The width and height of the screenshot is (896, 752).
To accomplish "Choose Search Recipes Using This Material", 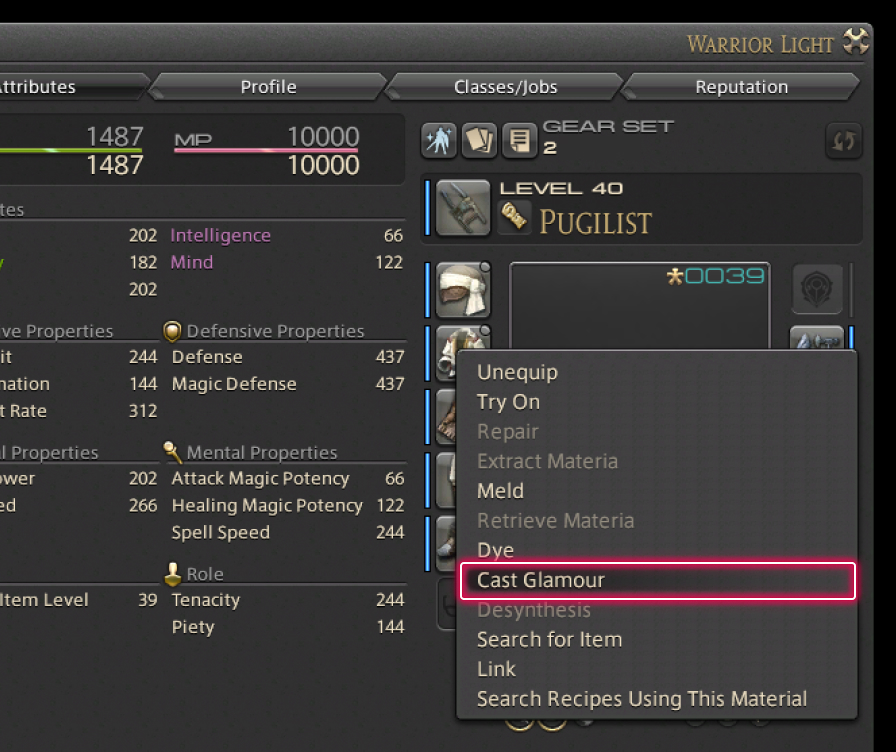I will [641, 699].
